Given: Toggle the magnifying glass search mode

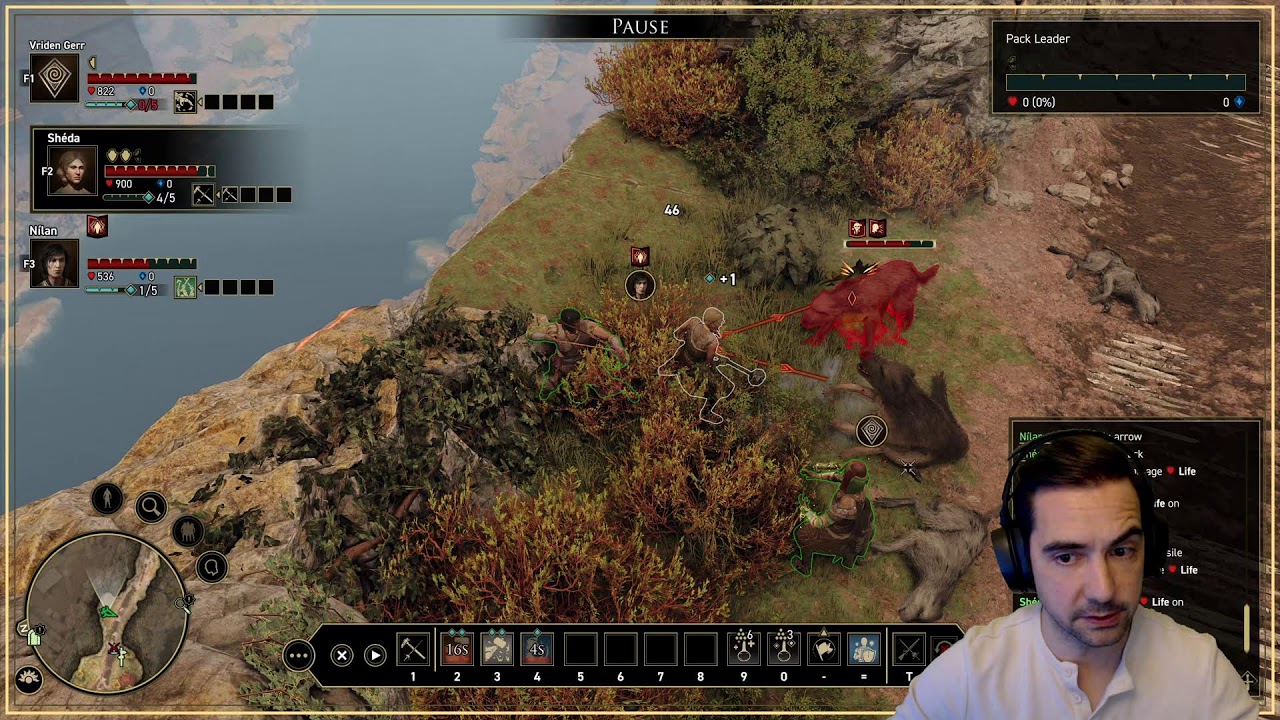Looking at the screenshot, I should tap(151, 508).
